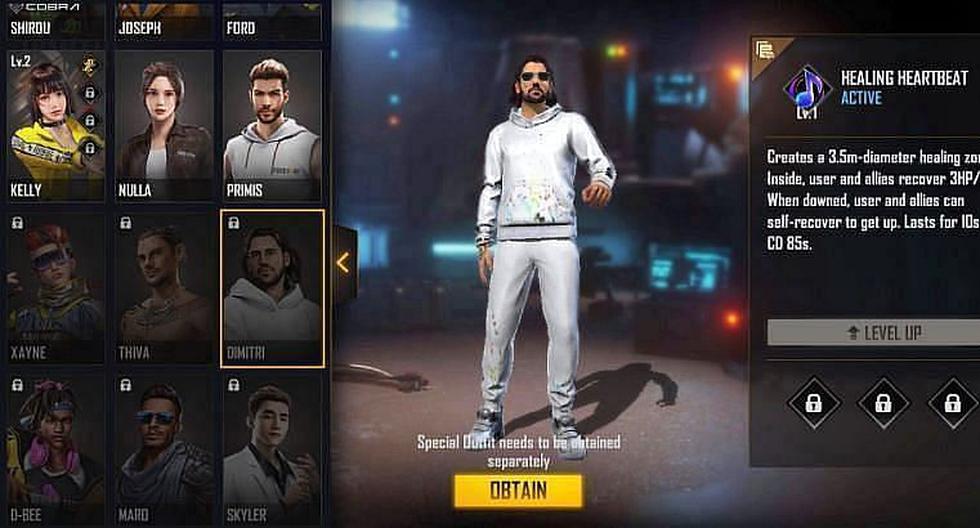Choose the Joseph character card
The width and height of the screenshot is (980, 528).
[x=164, y=20]
